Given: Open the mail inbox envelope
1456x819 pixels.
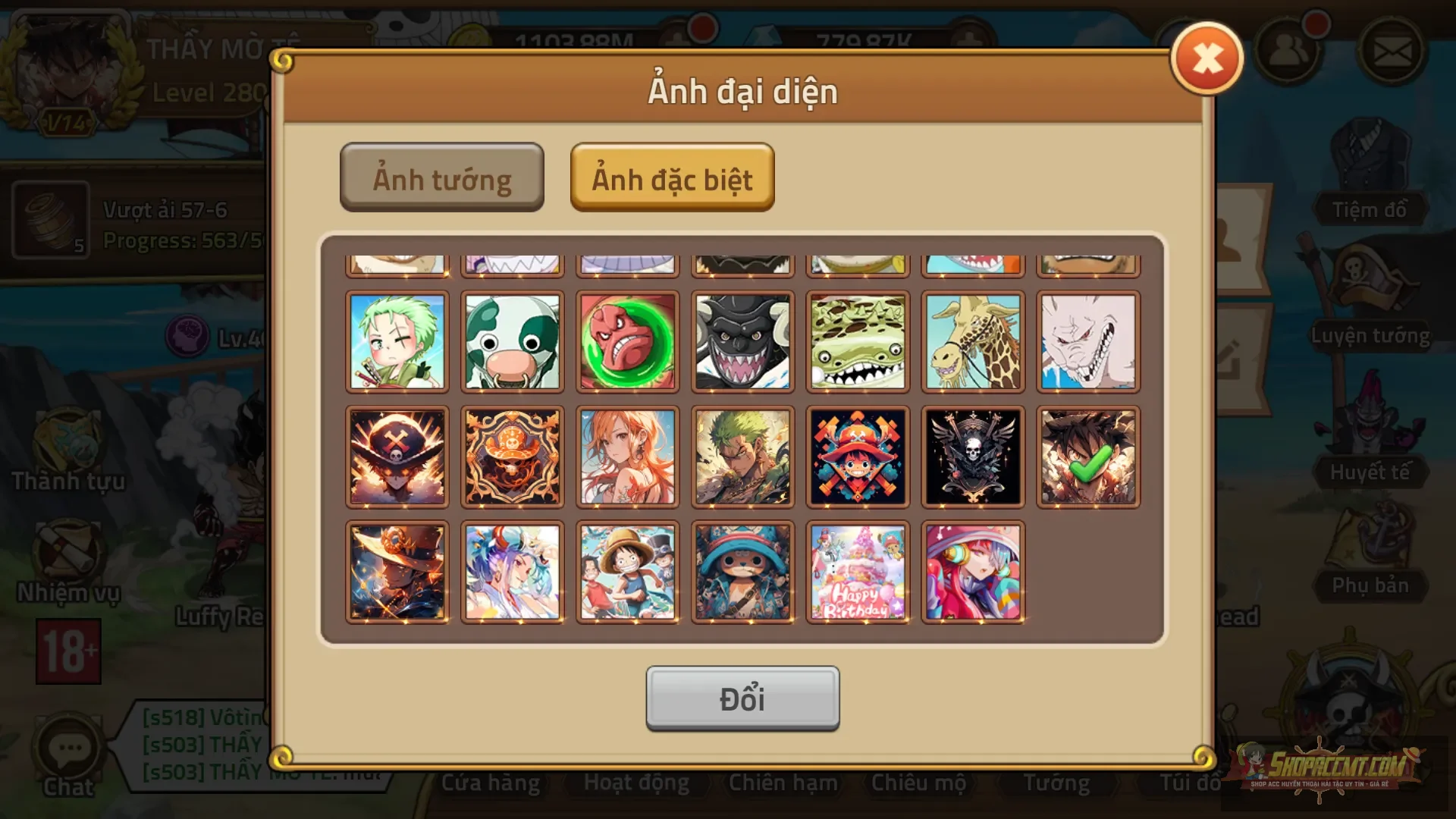Looking at the screenshot, I should (1393, 52).
